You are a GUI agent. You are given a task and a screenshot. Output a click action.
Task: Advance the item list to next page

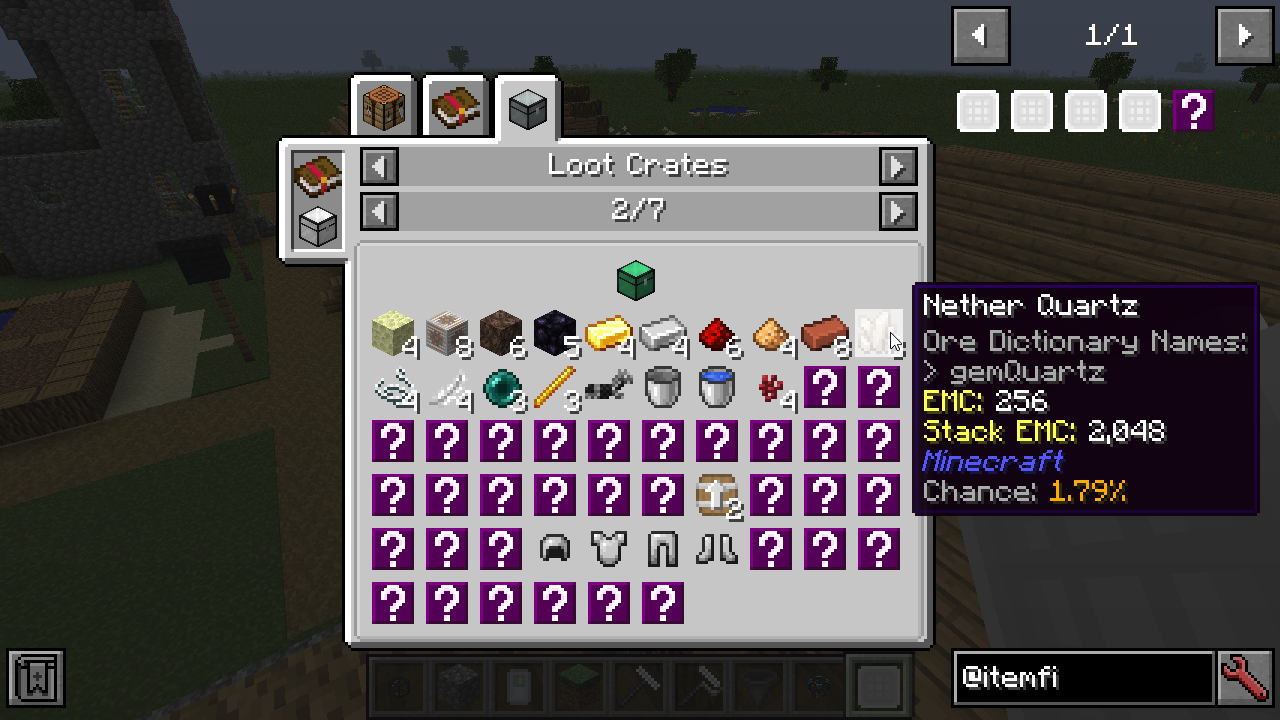1244,36
